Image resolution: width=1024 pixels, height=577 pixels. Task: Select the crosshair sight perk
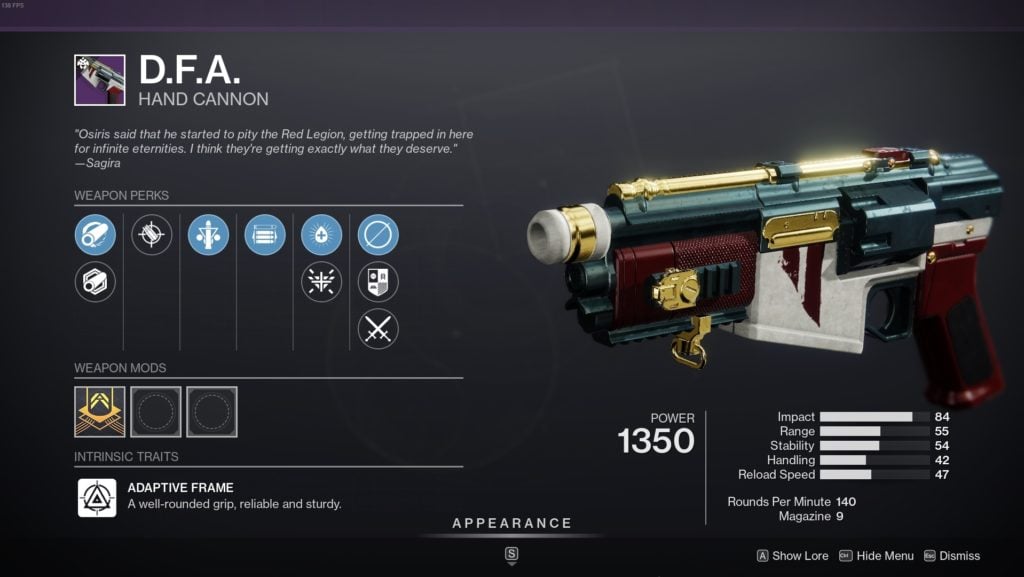(152, 235)
